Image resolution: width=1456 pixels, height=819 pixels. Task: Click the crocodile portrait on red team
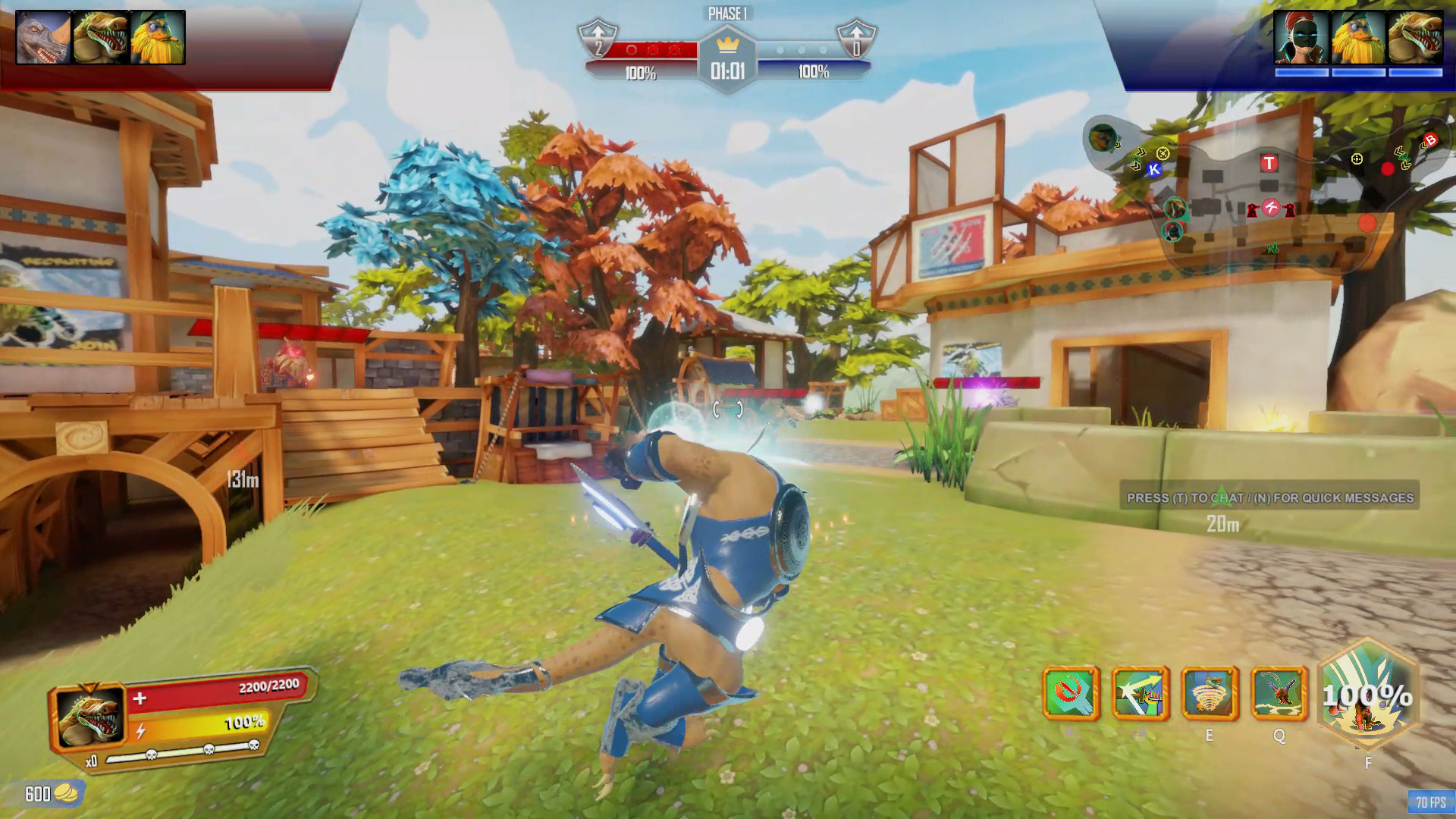click(101, 37)
